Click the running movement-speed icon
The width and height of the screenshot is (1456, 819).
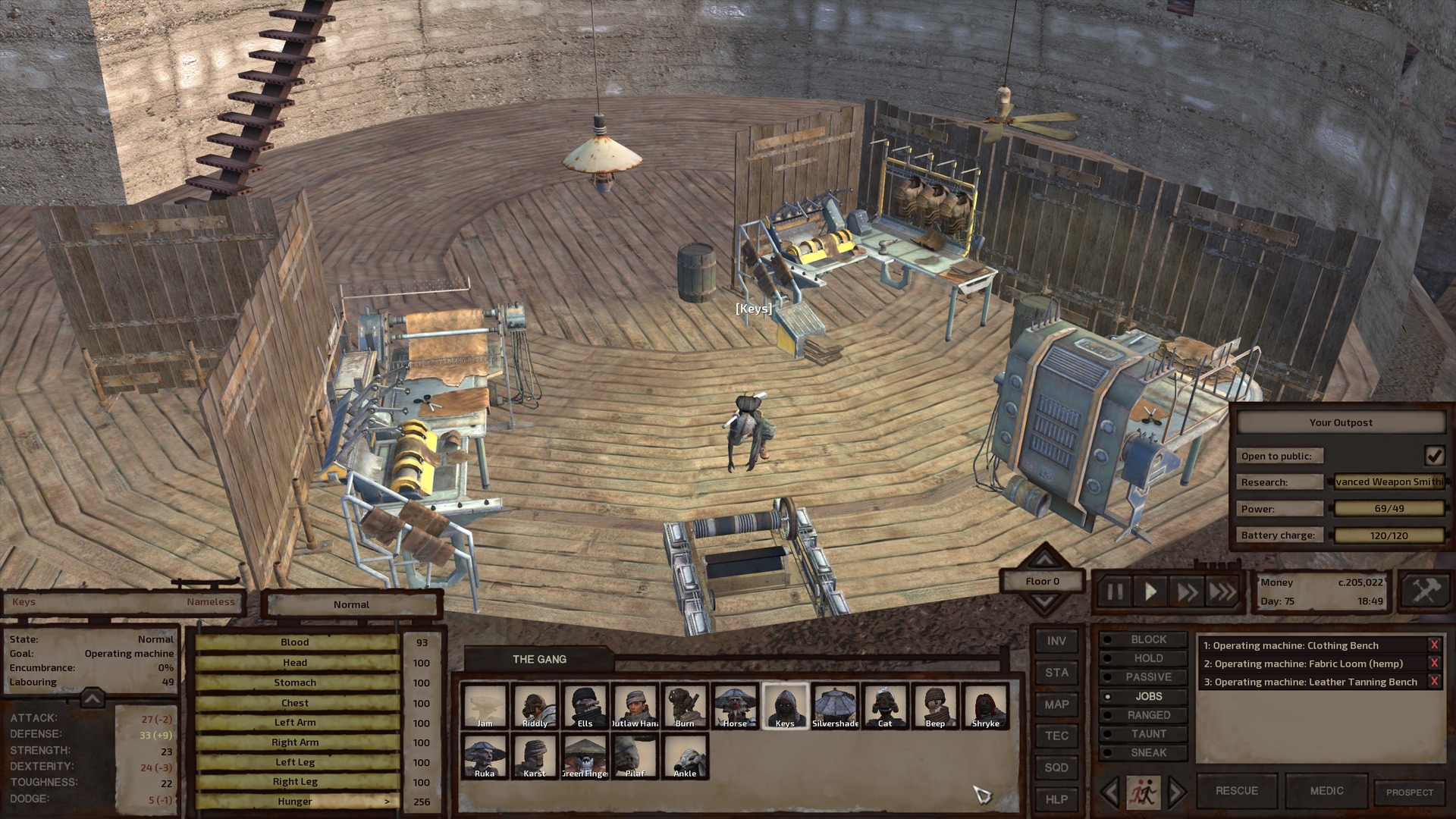coord(1144,790)
